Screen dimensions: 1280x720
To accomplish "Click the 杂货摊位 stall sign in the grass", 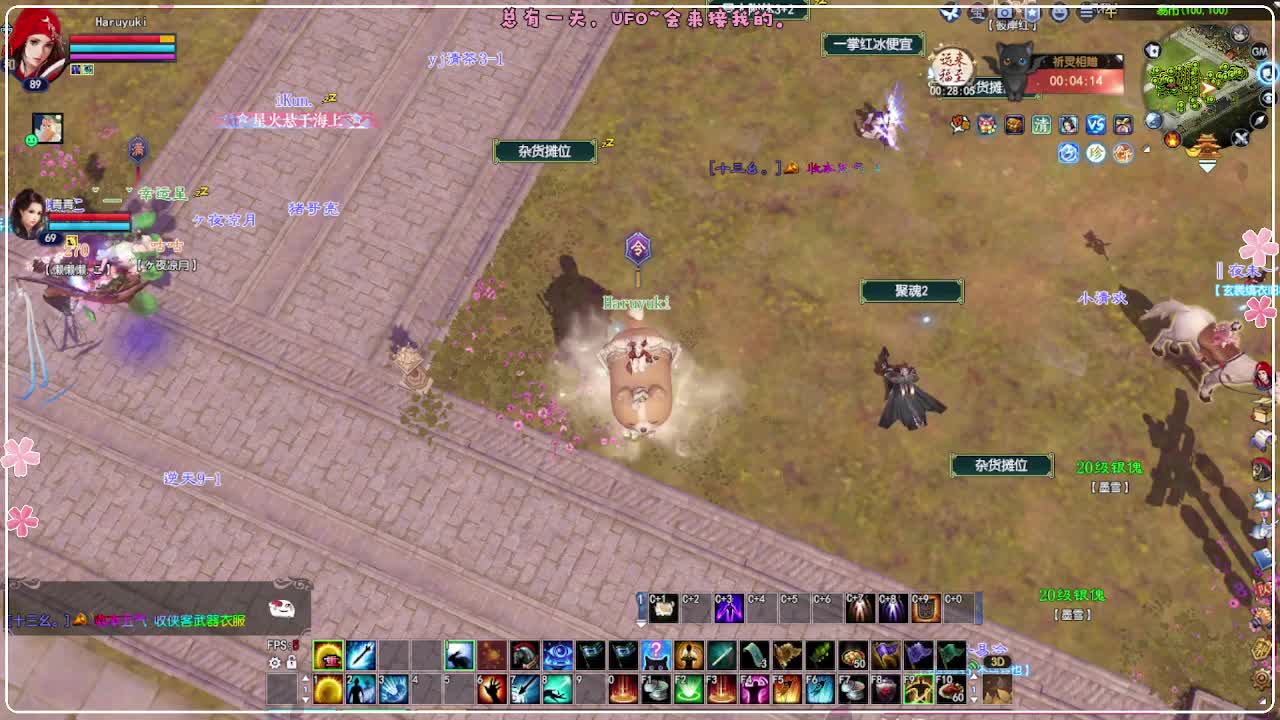I will pos(1002,465).
